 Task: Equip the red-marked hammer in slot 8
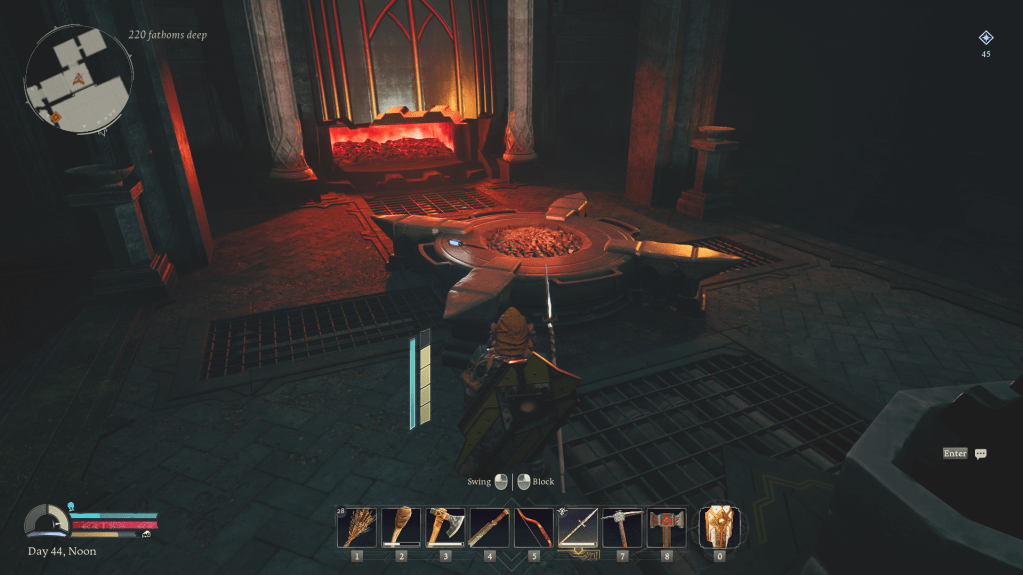pos(666,527)
